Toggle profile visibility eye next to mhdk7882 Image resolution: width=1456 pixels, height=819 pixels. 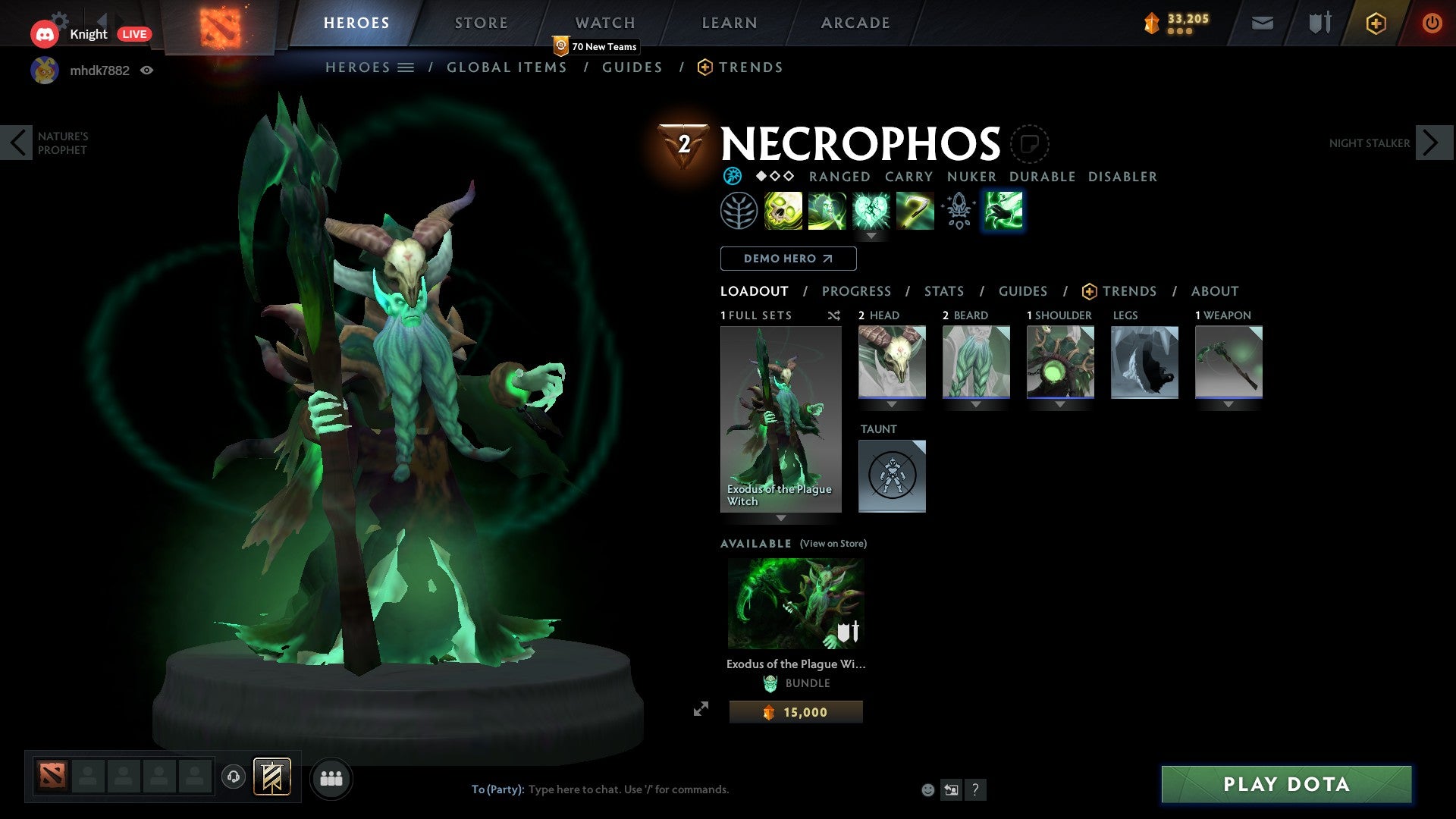148,70
